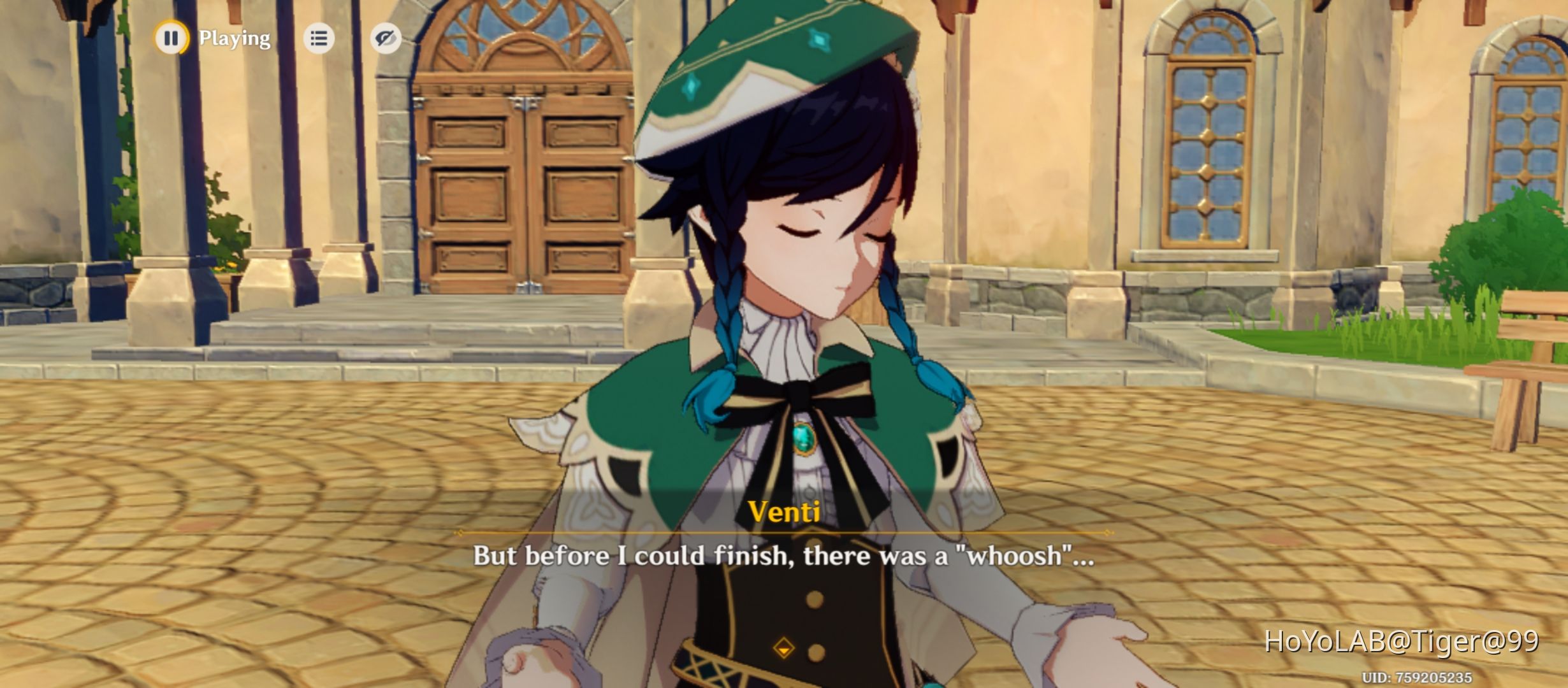Viewport: 1568px width, 688px height.
Task: Expand the conversation history panel
Action: tap(319, 38)
